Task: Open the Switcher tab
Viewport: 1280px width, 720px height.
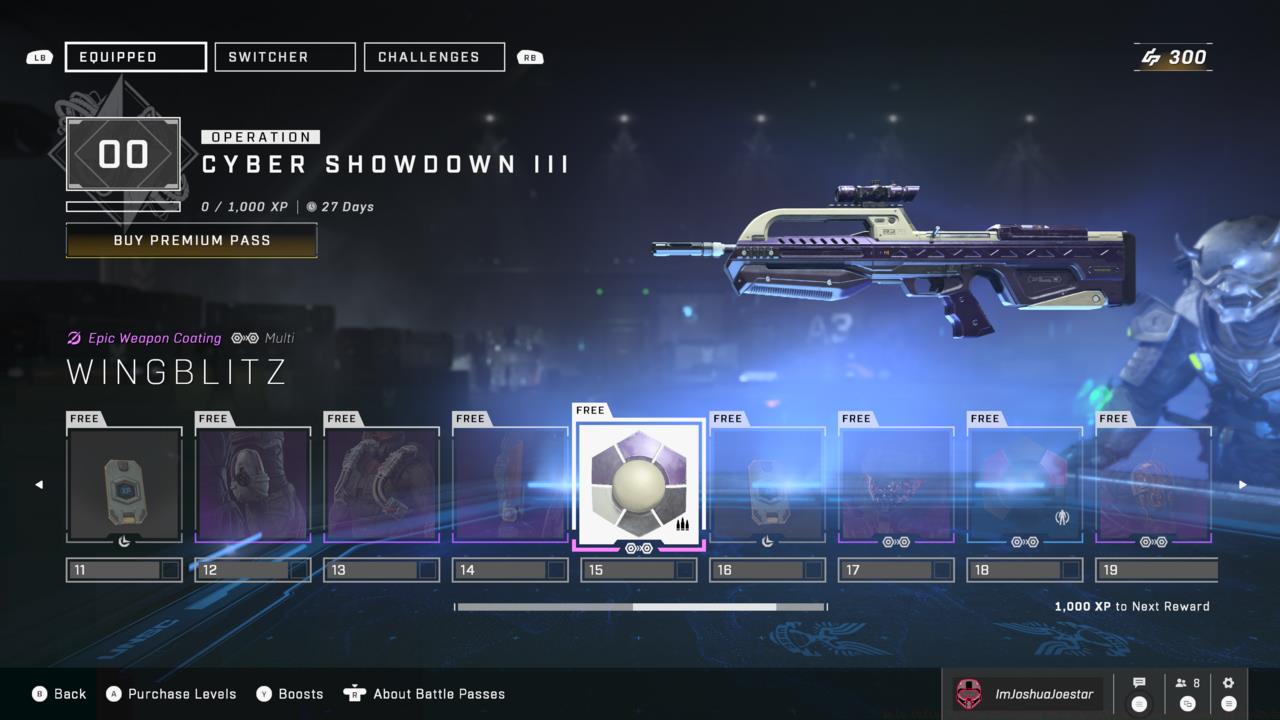Action: (x=285, y=57)
